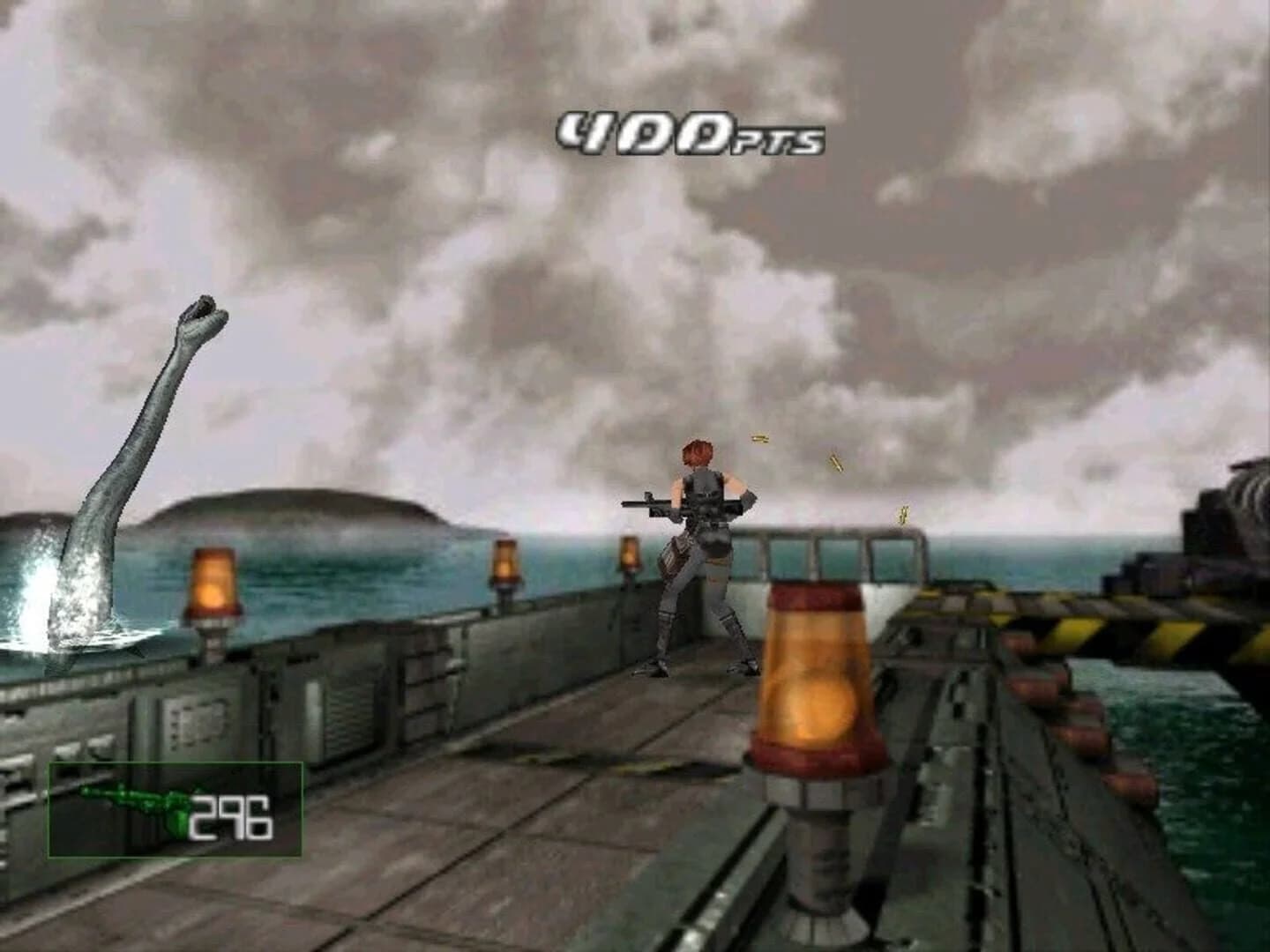Click the large orange warning beacon
This screenshot has width=1270, height=952.
point(811,679)
